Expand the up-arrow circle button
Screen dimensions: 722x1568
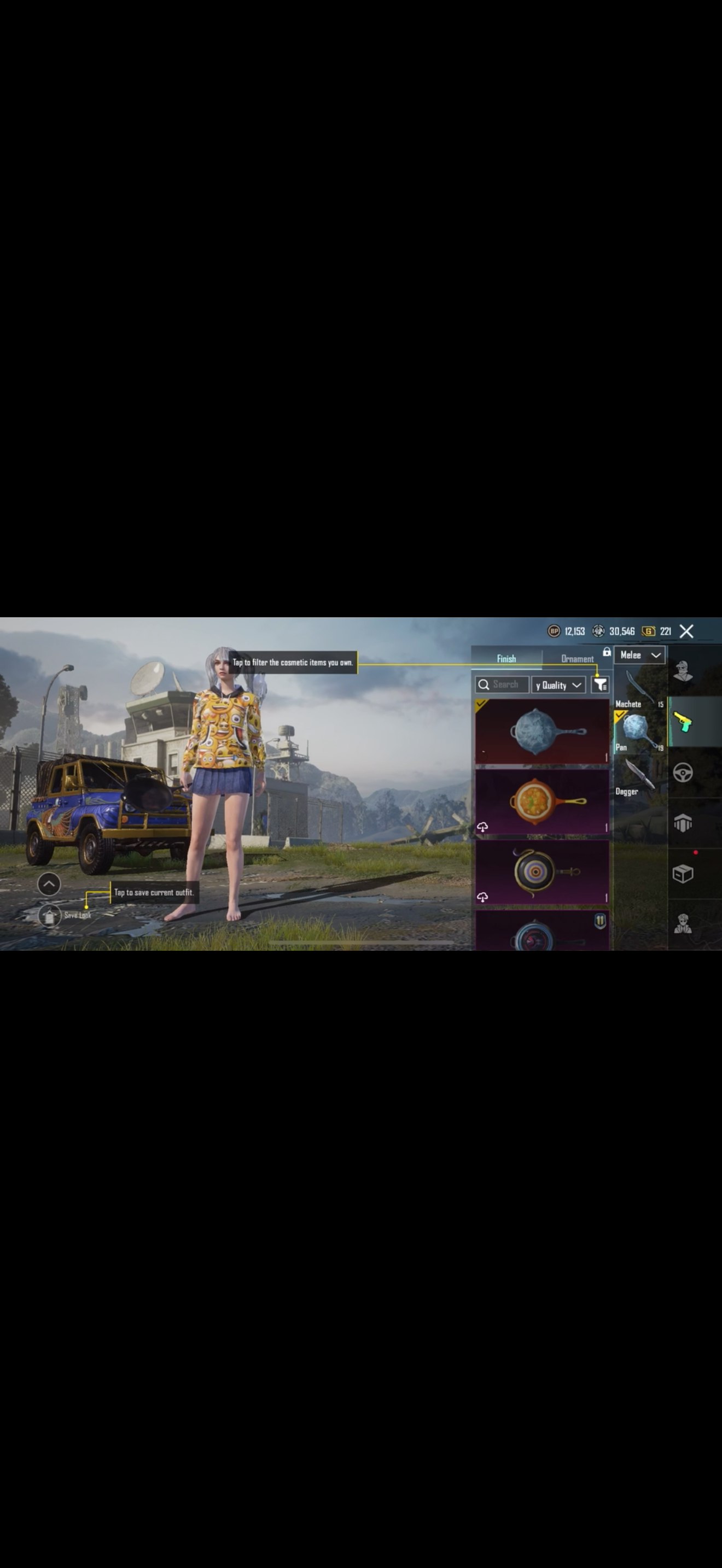[49, 884]
